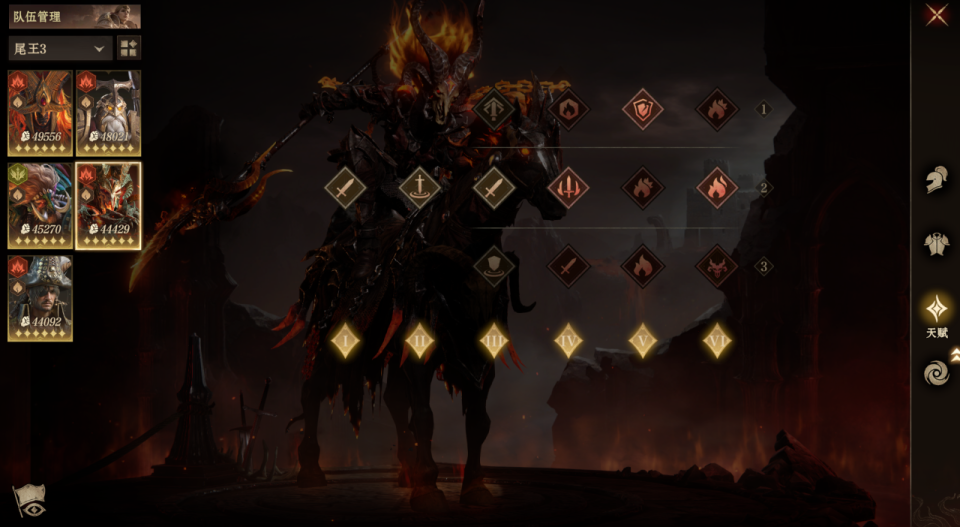960x527 pixels.
Task: Choose the hero card with 45270 power
Action: point(40,206)
